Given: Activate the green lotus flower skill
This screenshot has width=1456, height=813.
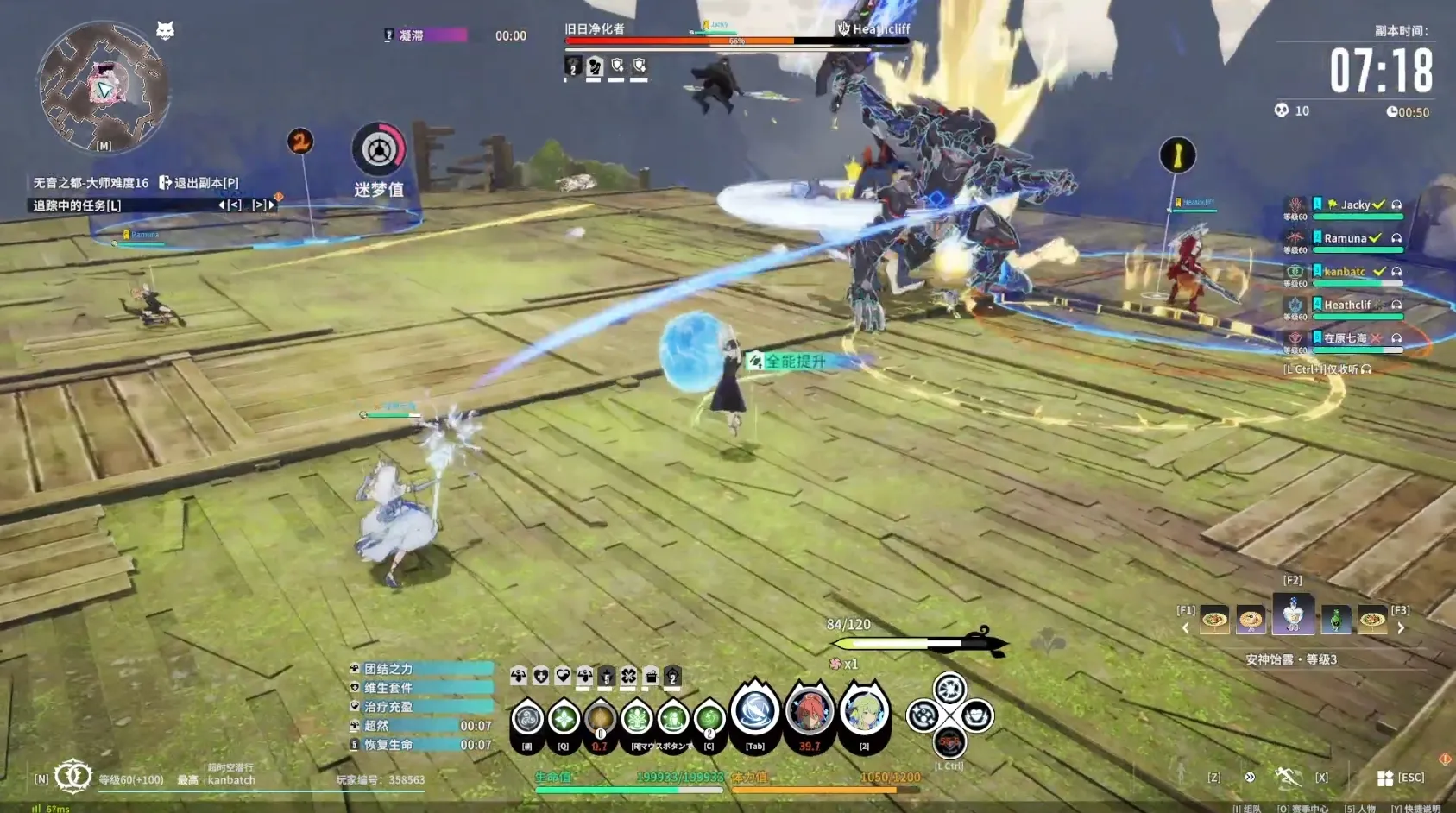Looking at the screenshot, I should [637, 718].
